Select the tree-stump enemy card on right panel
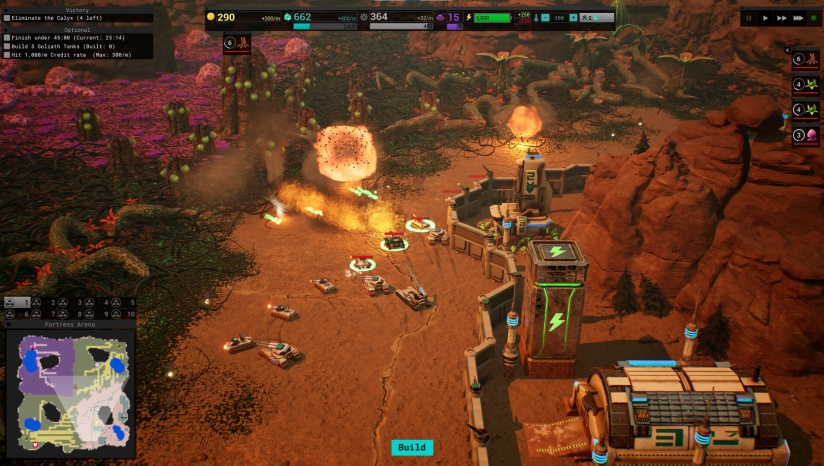Viewport: 824px width, 466px height. click(x=806, y=59)
